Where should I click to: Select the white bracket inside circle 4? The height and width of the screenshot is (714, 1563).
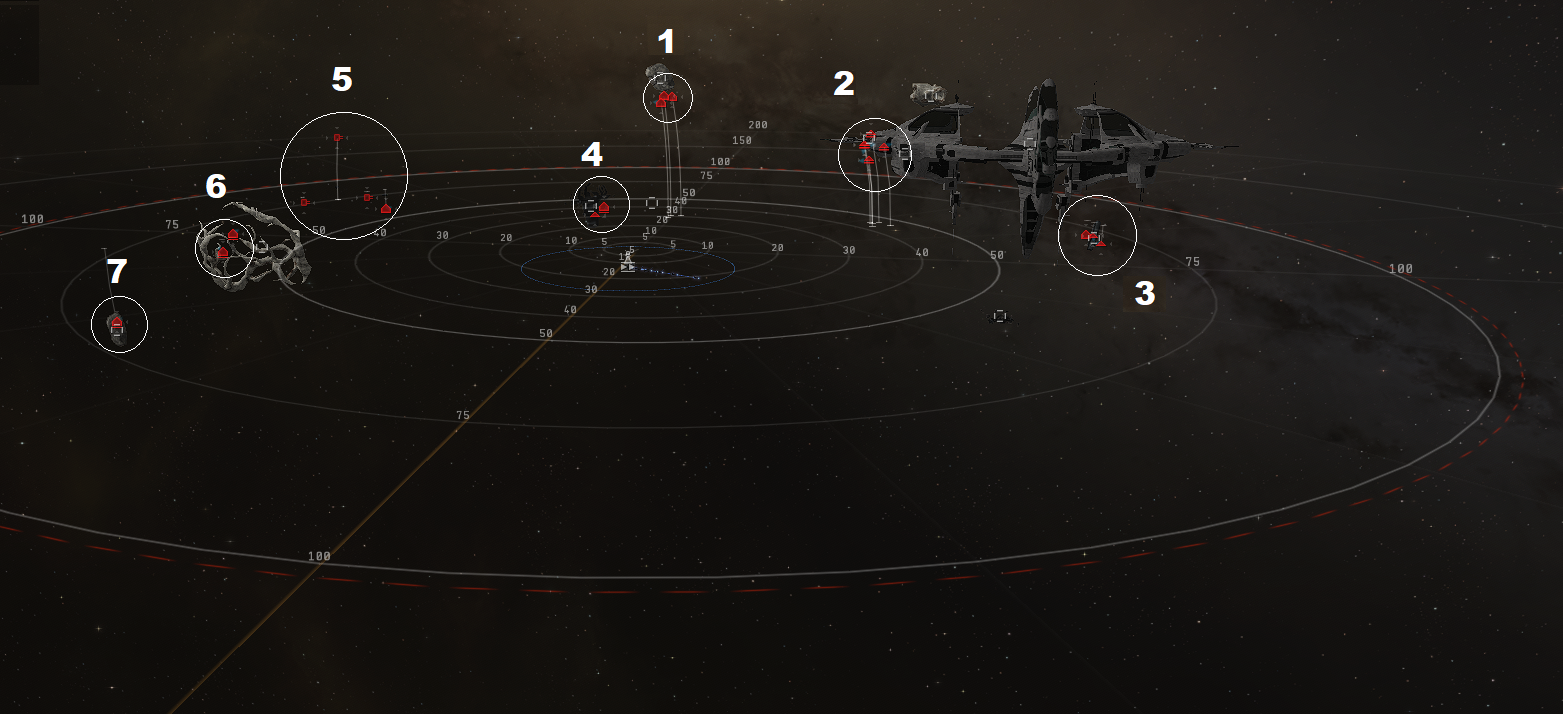click(x=591, y=206)
